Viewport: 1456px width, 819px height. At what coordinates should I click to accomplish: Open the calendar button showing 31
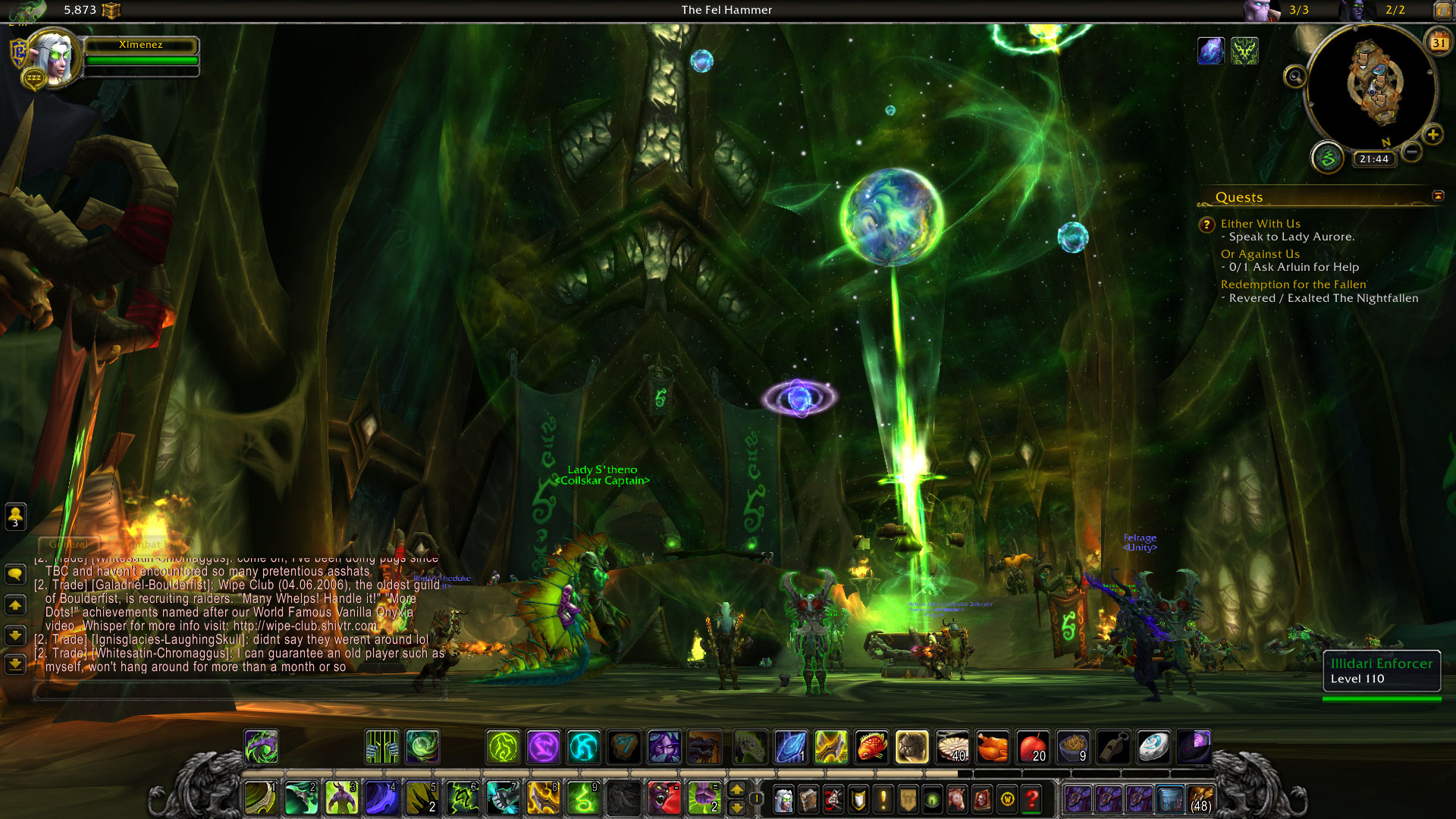point(1438,43)
